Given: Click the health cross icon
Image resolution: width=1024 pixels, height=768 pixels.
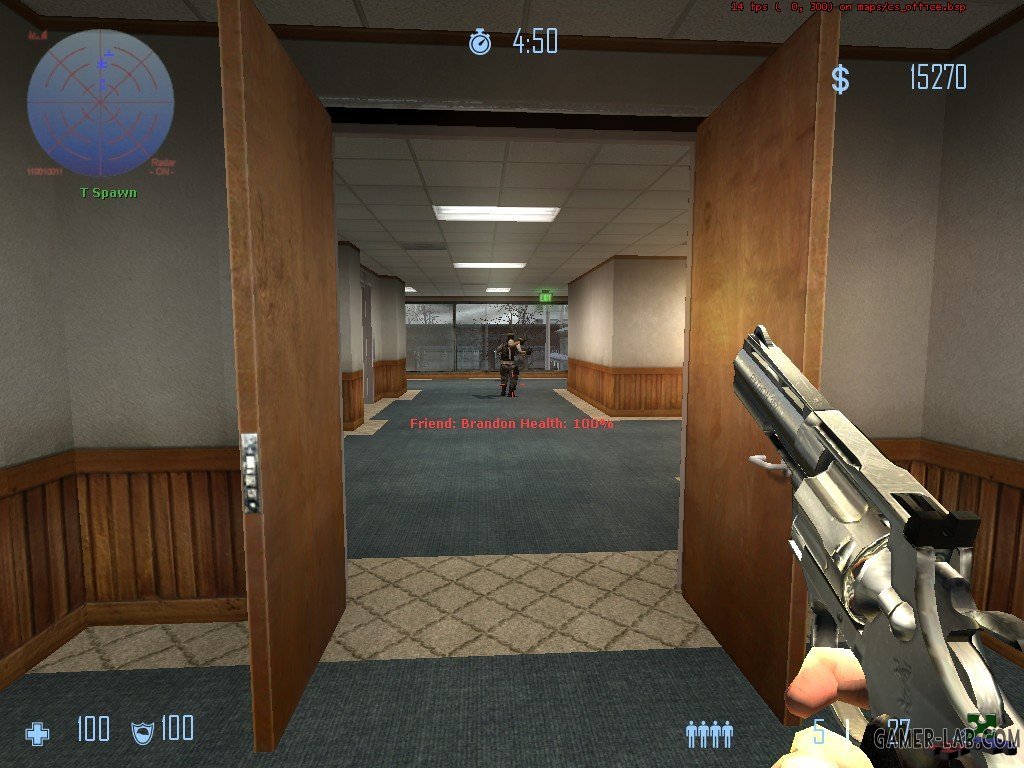Looking at the screenshot, I should (37, 733).
